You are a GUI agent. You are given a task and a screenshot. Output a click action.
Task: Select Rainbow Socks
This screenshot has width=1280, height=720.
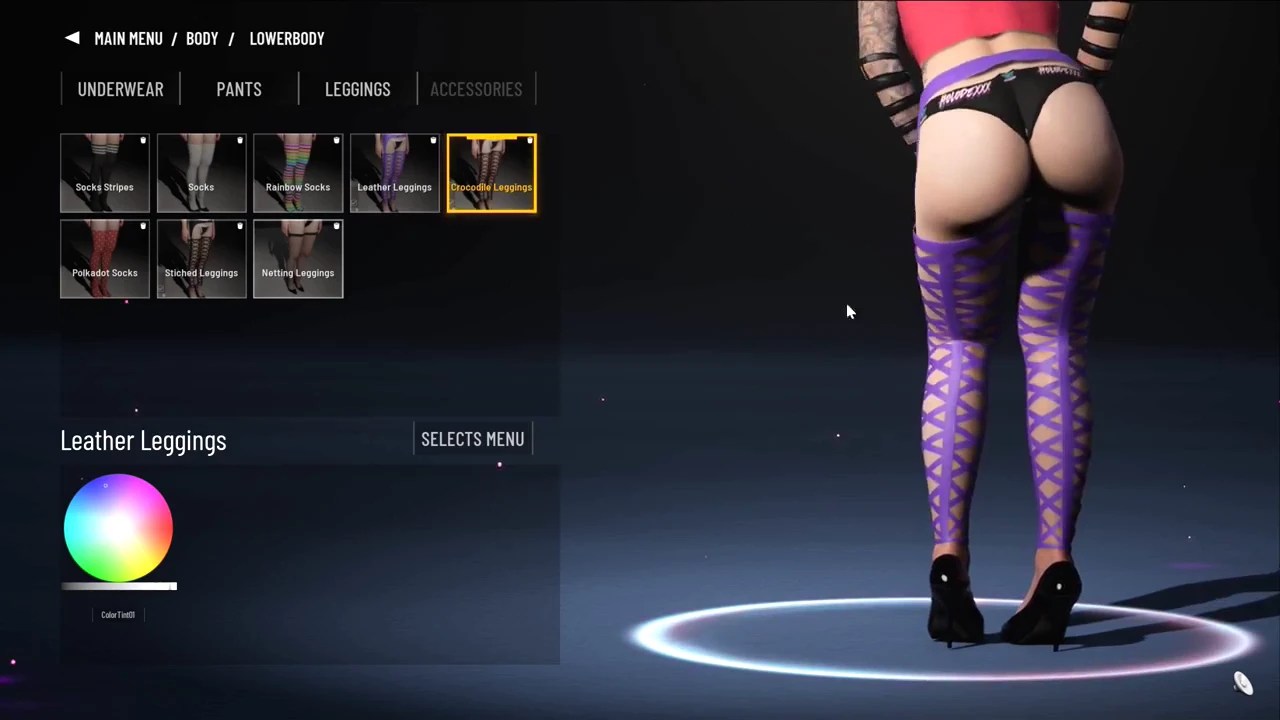tap(298, 173)
